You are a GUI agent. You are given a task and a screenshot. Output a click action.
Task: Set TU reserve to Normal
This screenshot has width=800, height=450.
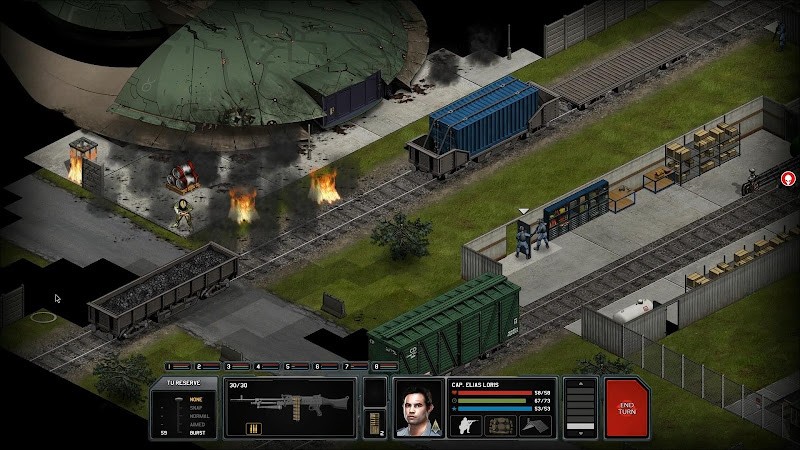[196, 414]
